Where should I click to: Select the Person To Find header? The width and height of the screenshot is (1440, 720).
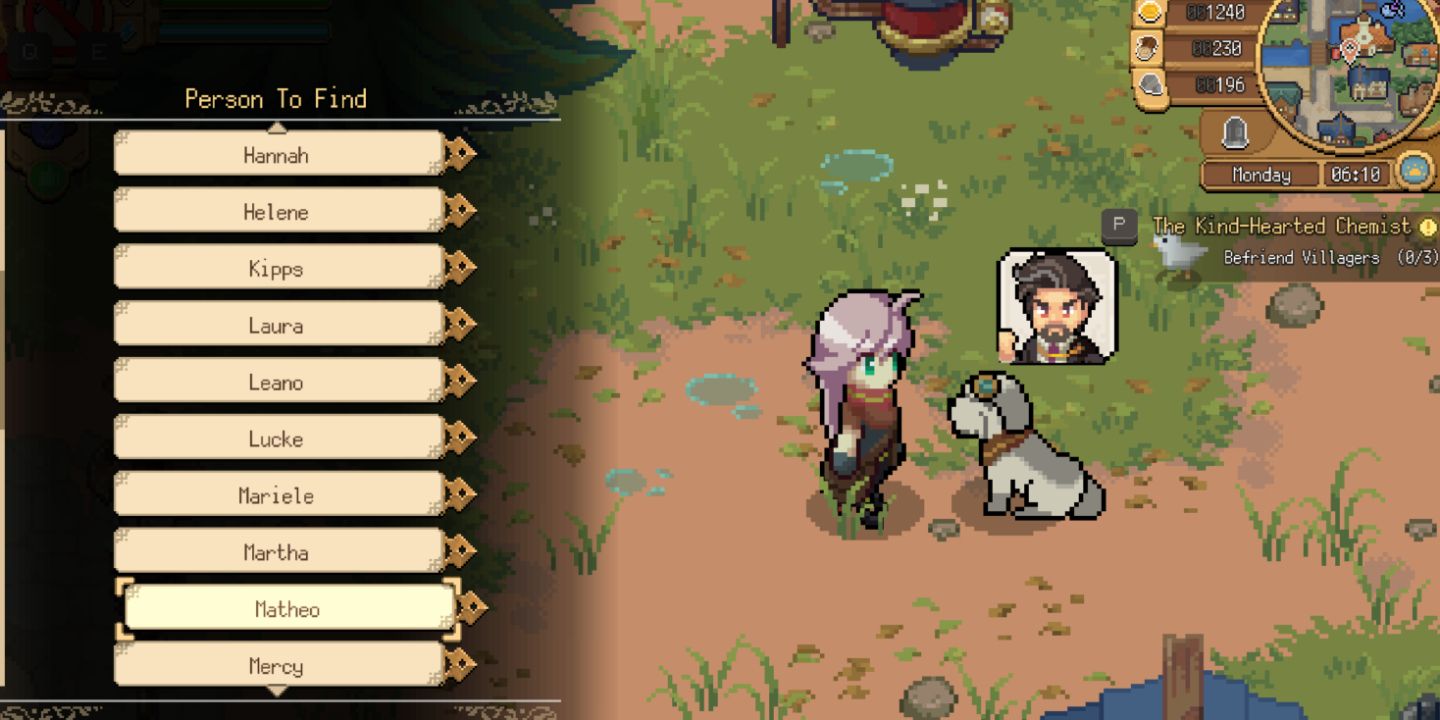pos(274,99)
